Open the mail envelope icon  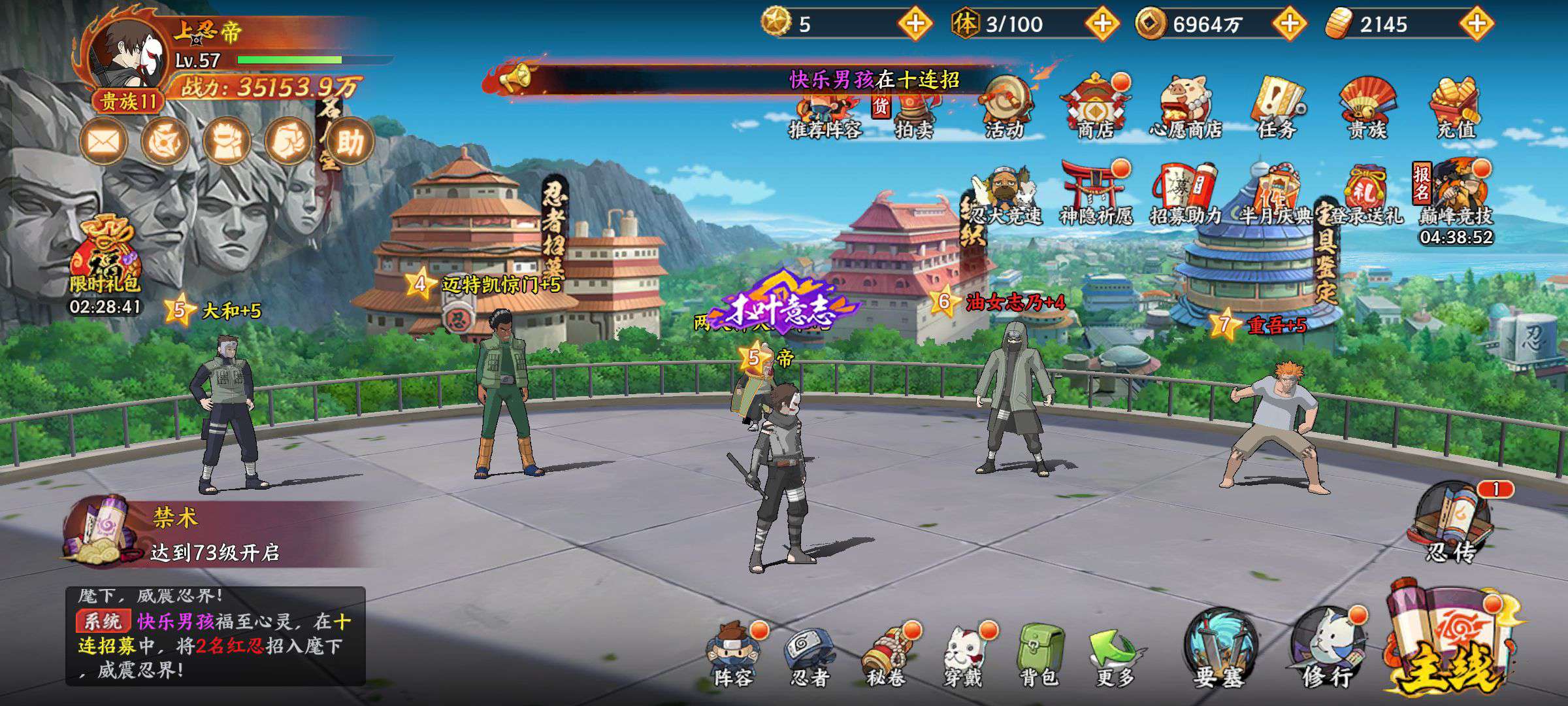point(103,141)
